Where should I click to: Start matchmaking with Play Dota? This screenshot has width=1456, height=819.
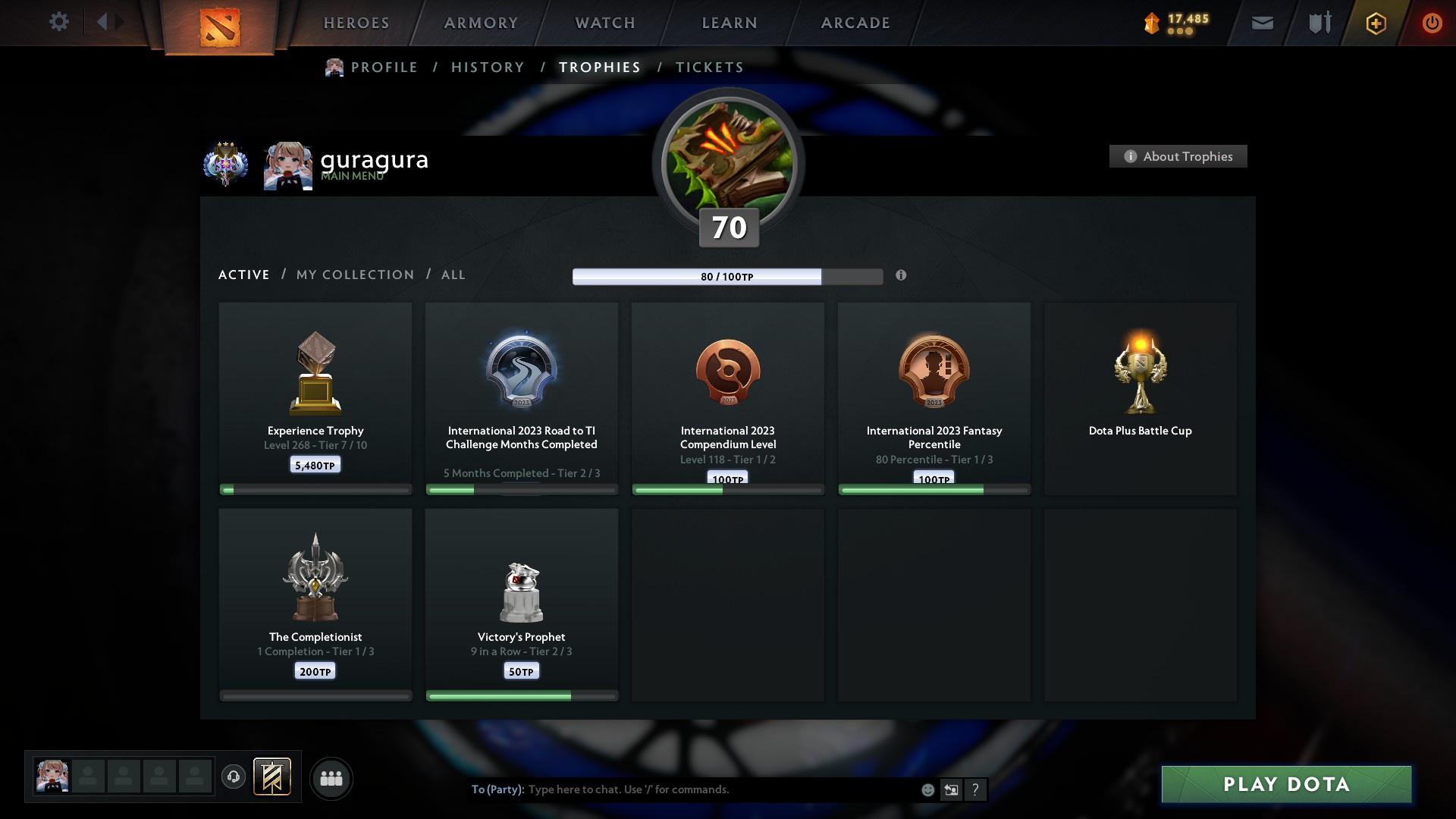click(x=1286, y=784)
